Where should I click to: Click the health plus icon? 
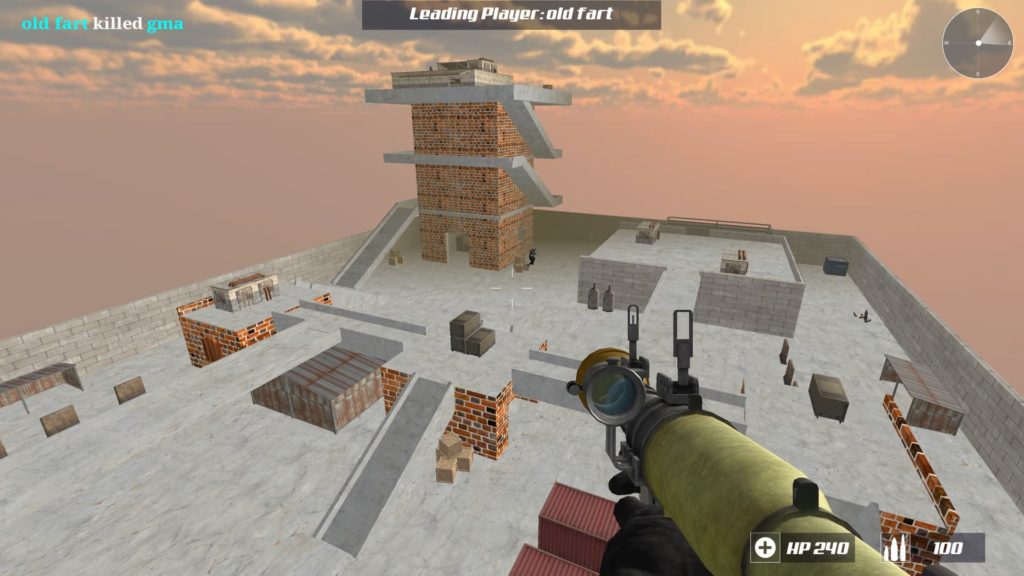[x=766, y=548]
